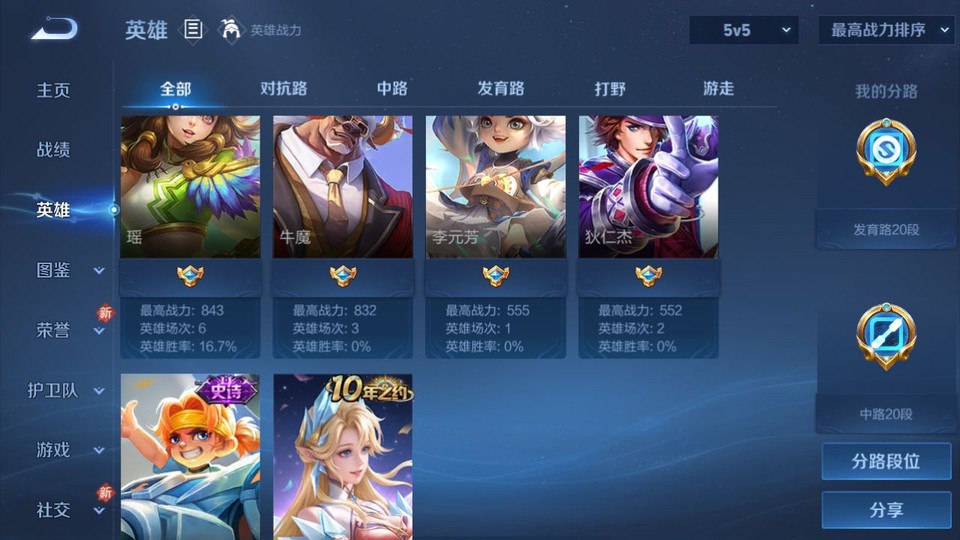Open the 主页 sidebar page

click(54, 90)
